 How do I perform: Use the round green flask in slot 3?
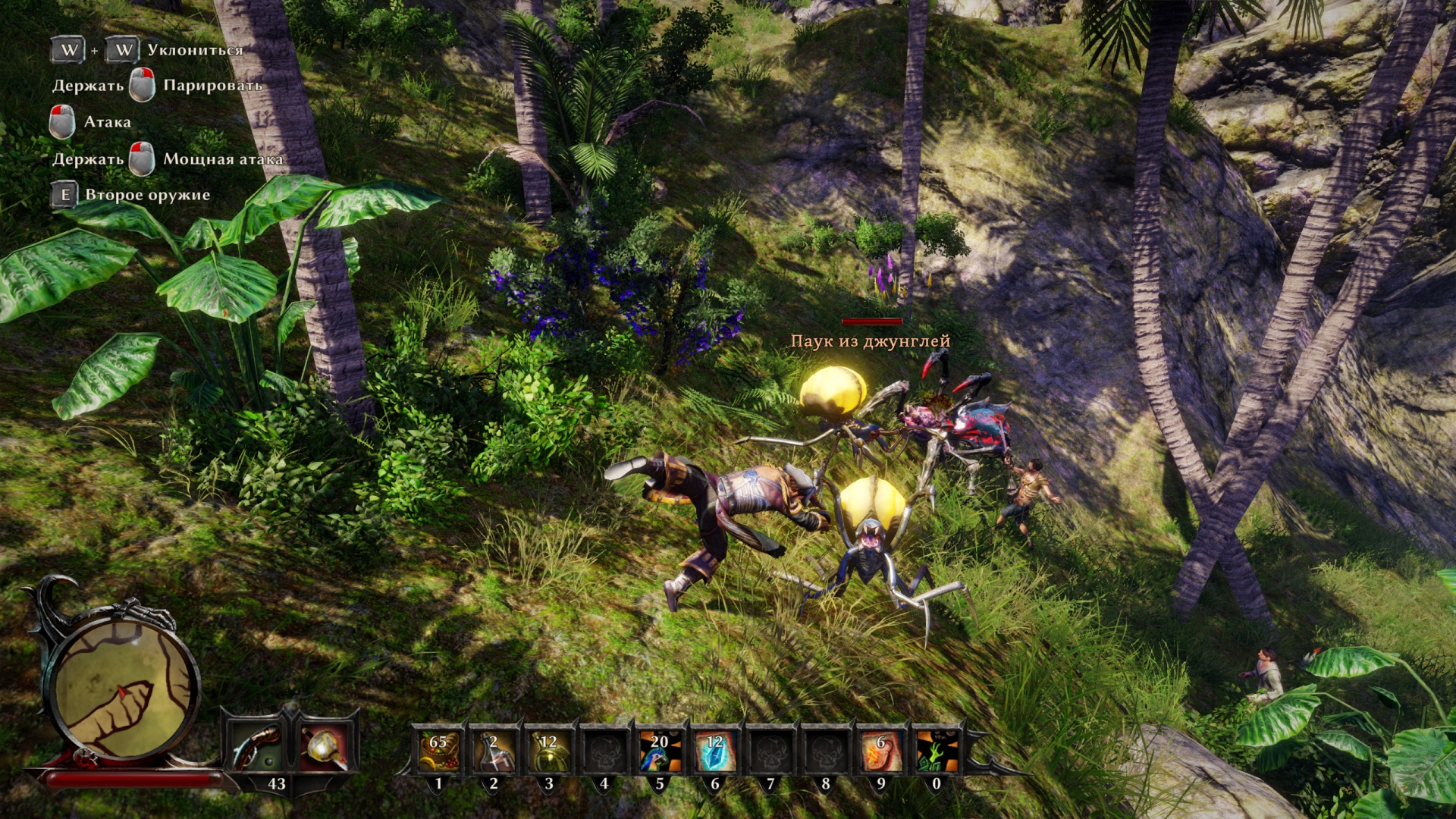549,750
